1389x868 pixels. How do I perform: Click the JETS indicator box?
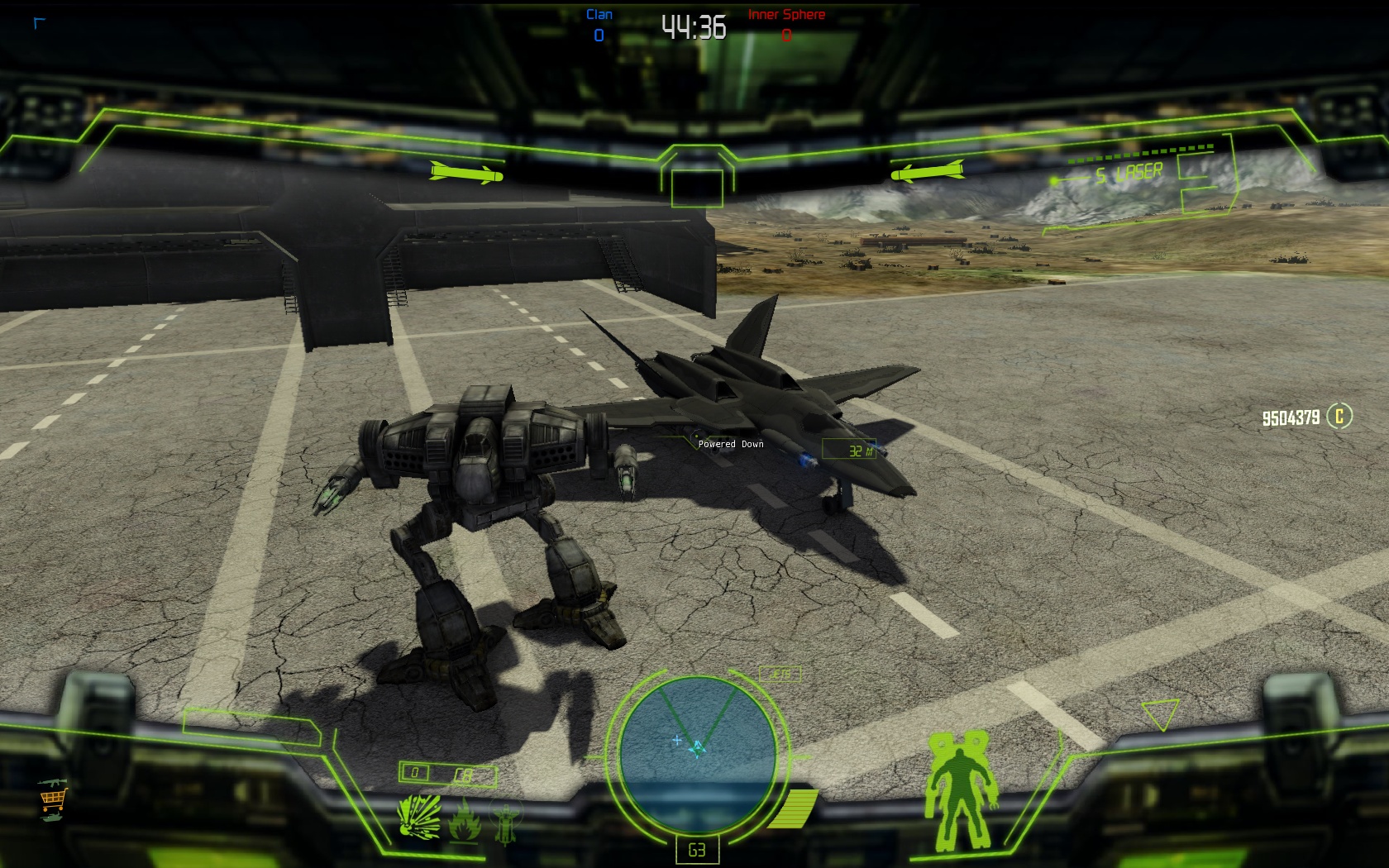point(780,675)
